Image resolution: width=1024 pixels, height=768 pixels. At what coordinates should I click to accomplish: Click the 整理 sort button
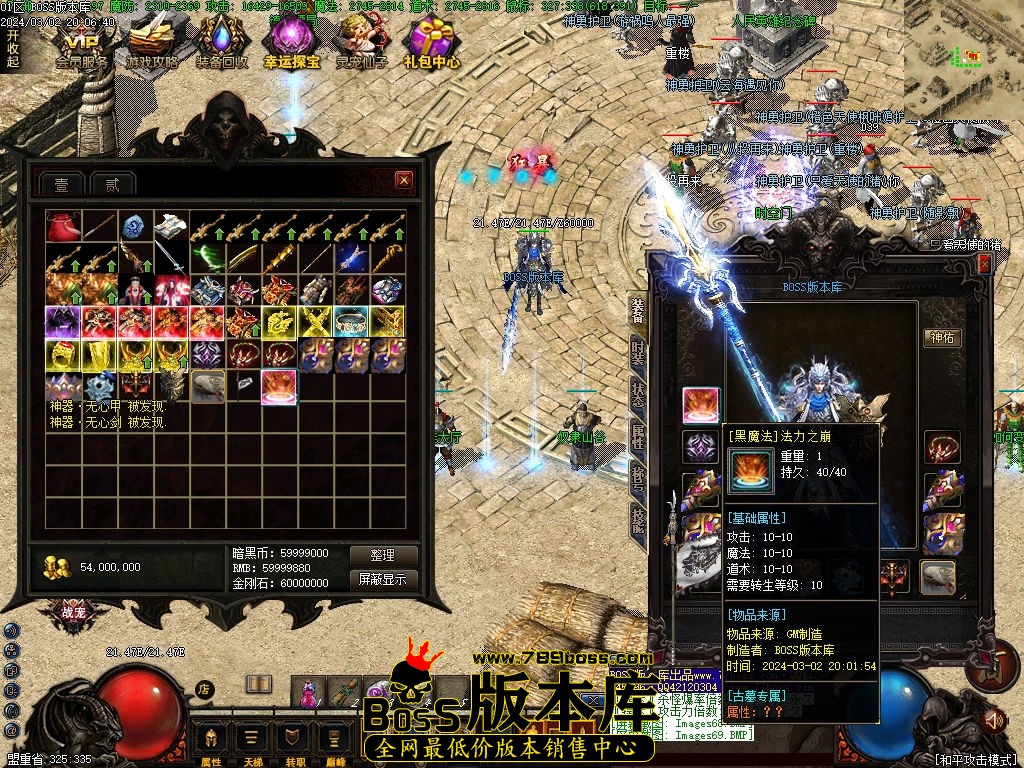[x=382, y=555]
